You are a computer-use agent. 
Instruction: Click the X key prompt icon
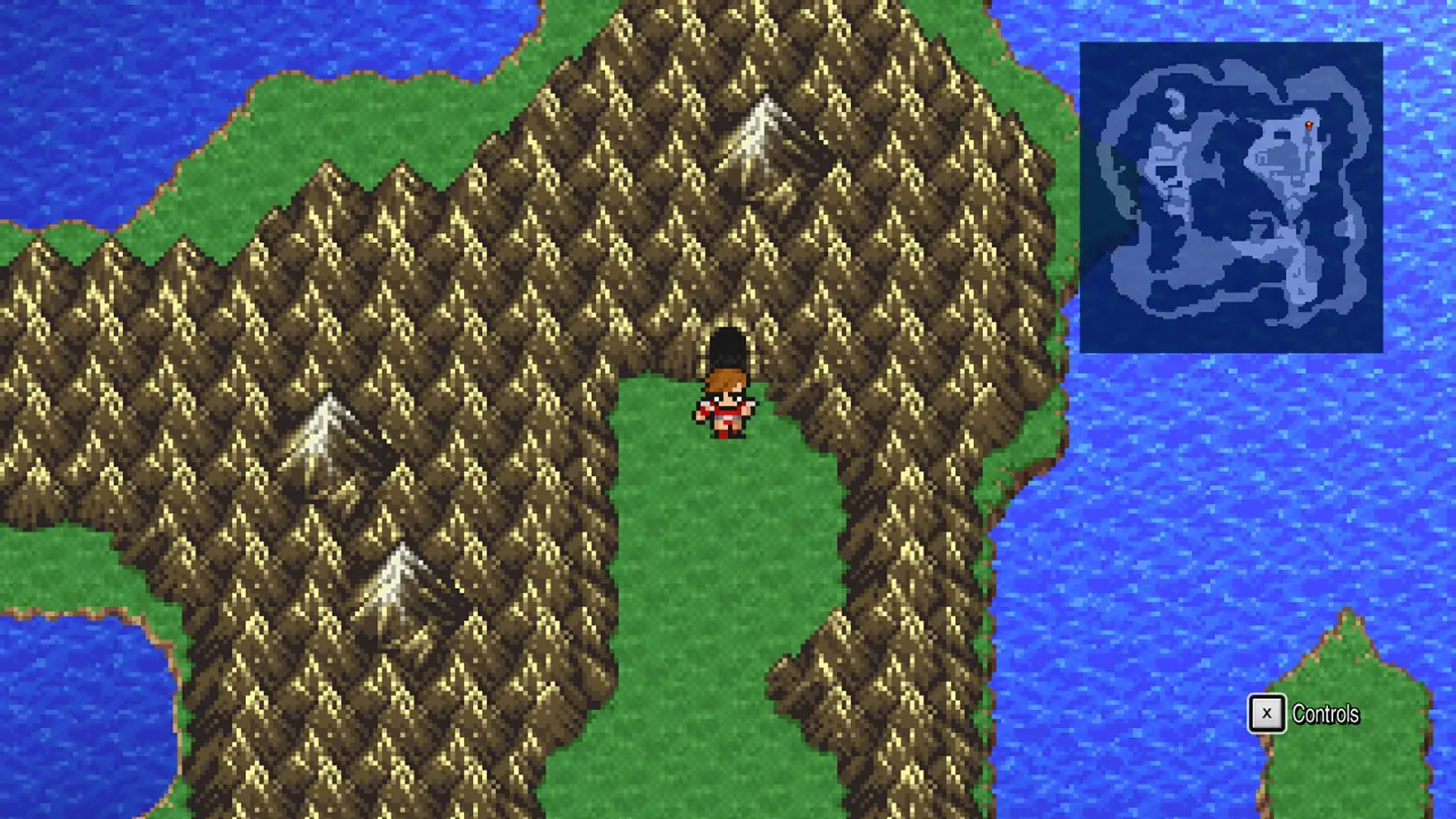click(1265, 714)
